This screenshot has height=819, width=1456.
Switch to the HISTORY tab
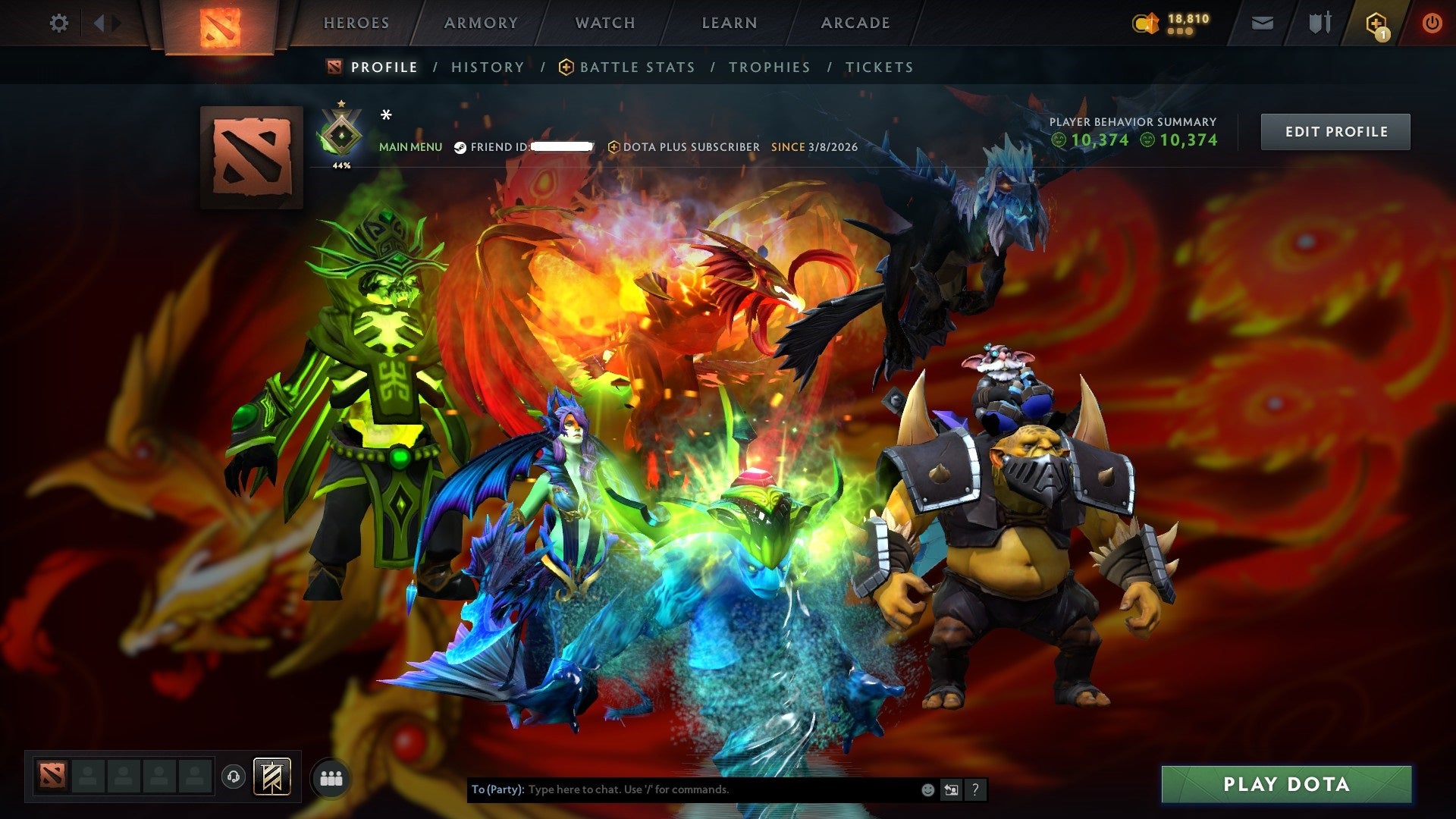486,67
